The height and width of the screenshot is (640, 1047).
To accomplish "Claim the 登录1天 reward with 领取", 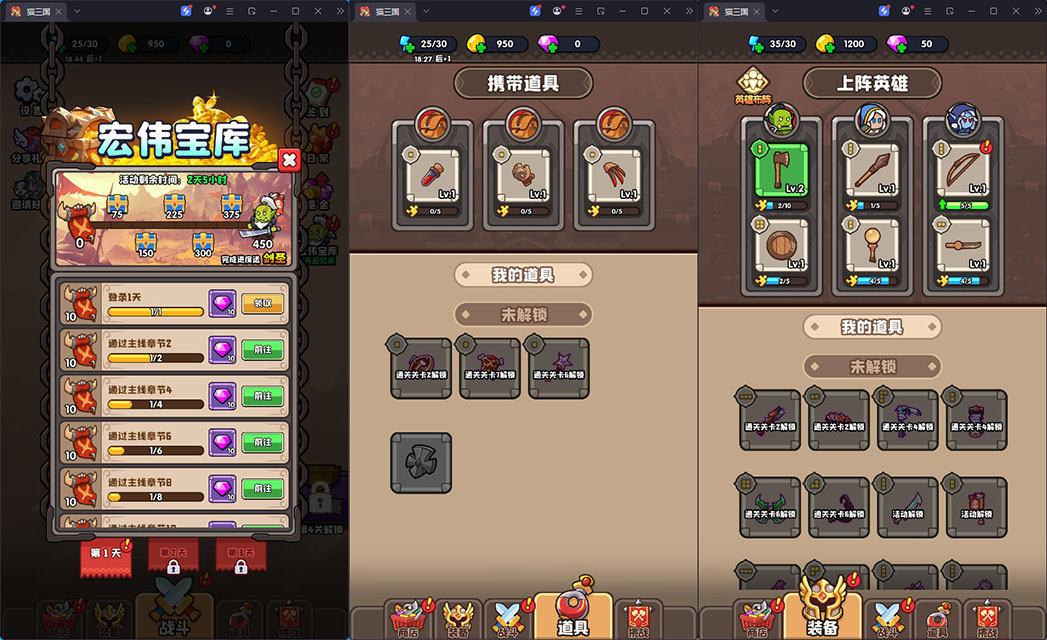I will (x=262, y=303).
